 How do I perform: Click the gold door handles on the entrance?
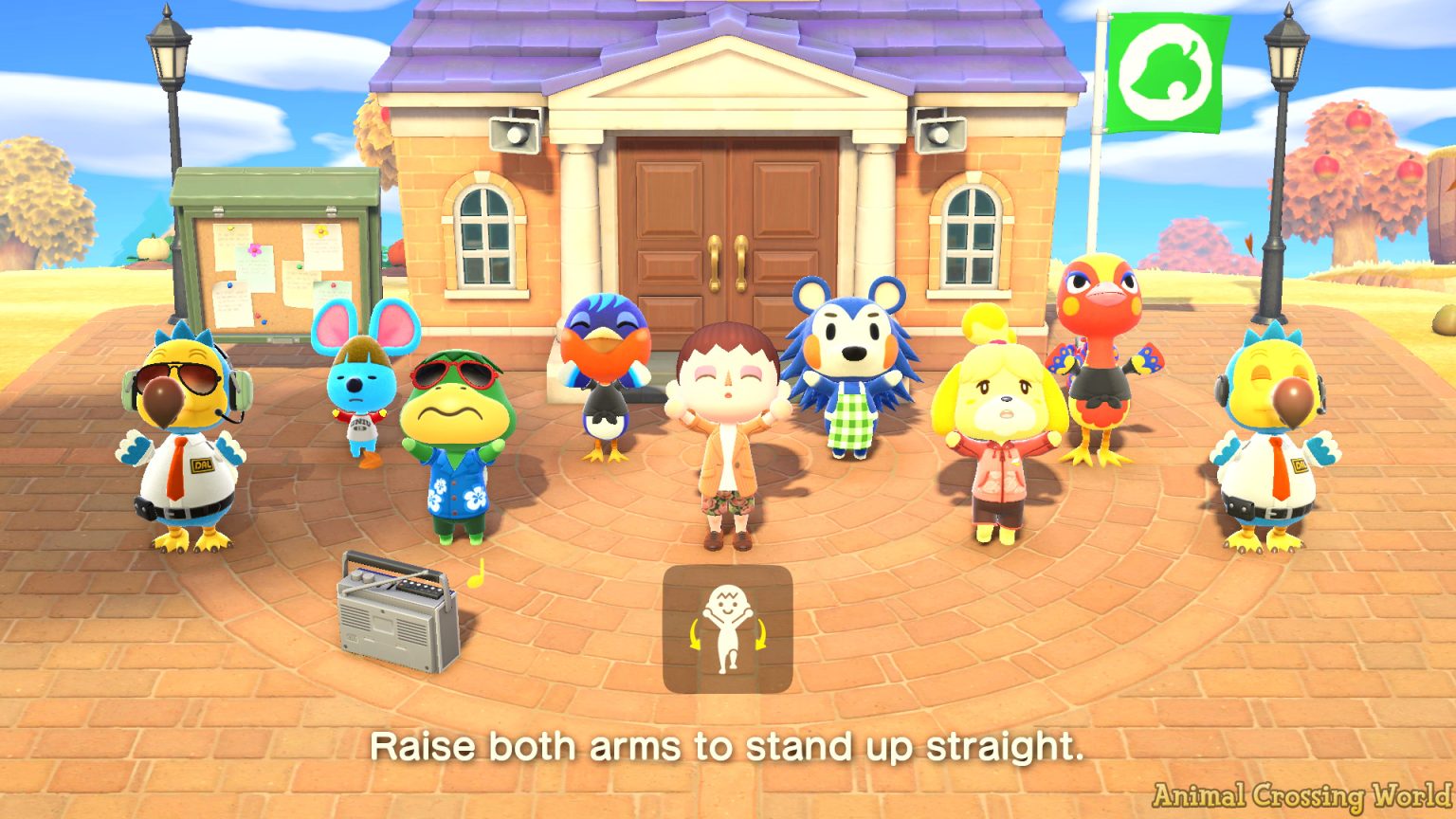point(728,264)
